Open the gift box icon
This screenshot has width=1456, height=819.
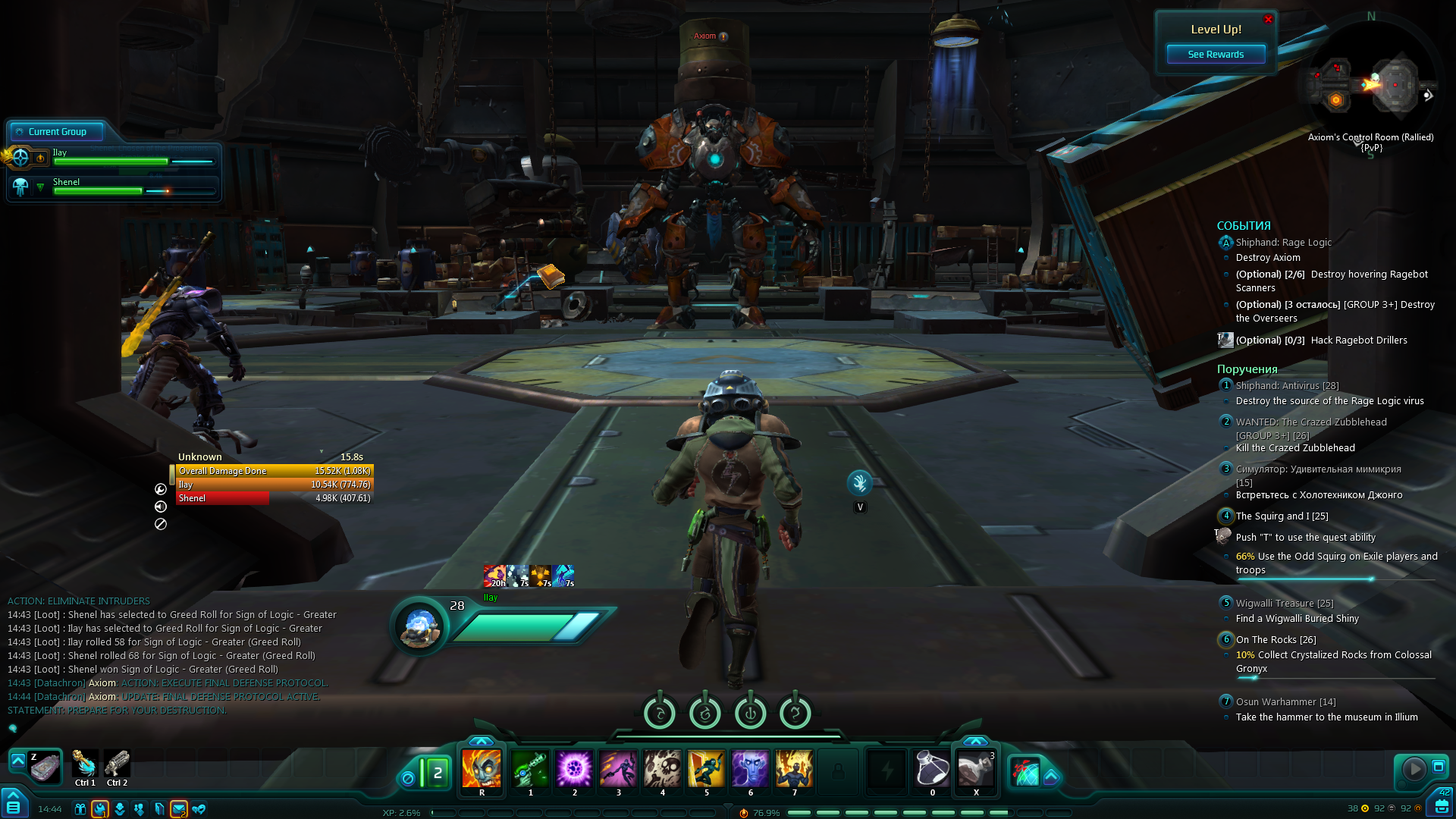point(80,809)
